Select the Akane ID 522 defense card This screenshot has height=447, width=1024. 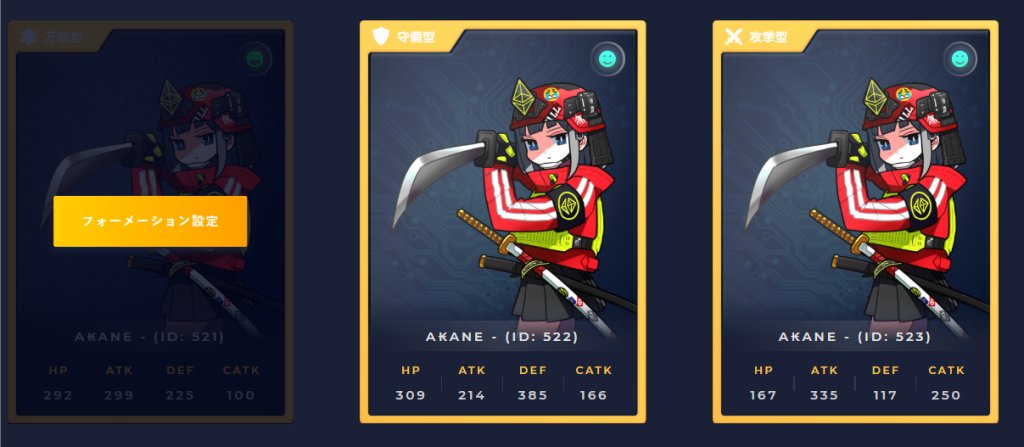503,220
